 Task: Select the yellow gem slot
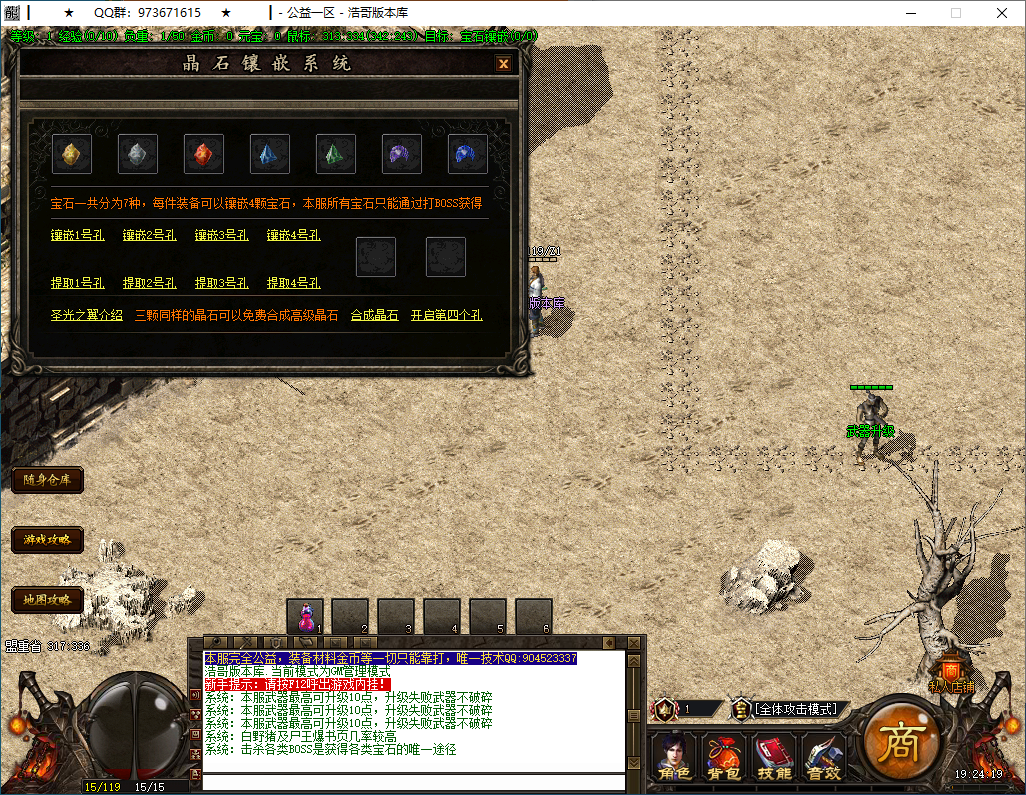[72, 154]
